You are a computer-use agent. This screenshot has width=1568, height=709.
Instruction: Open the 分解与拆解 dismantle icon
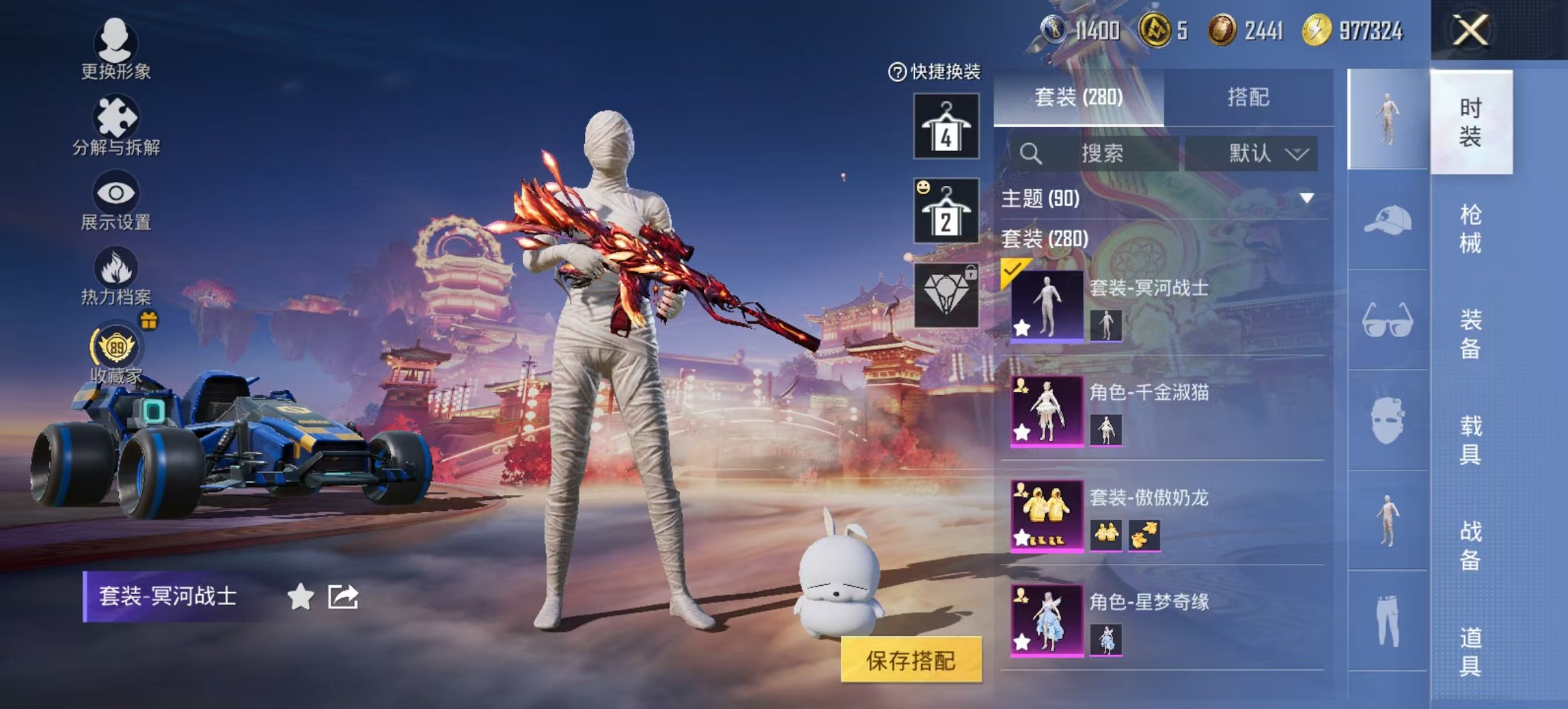(116, 115)
